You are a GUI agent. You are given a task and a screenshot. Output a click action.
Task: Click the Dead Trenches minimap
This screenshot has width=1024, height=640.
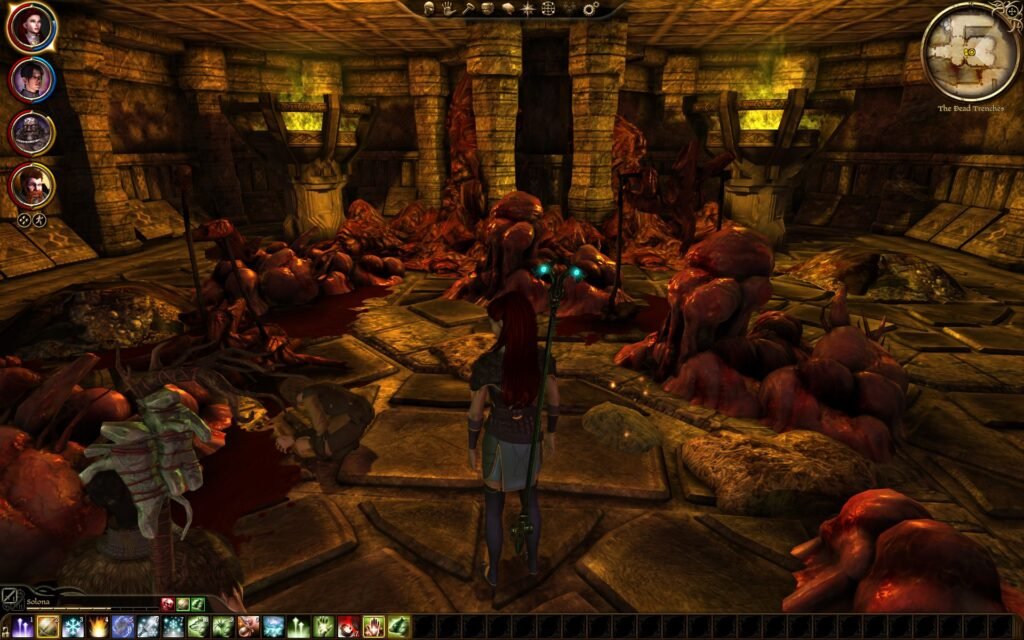pos(969,52)
